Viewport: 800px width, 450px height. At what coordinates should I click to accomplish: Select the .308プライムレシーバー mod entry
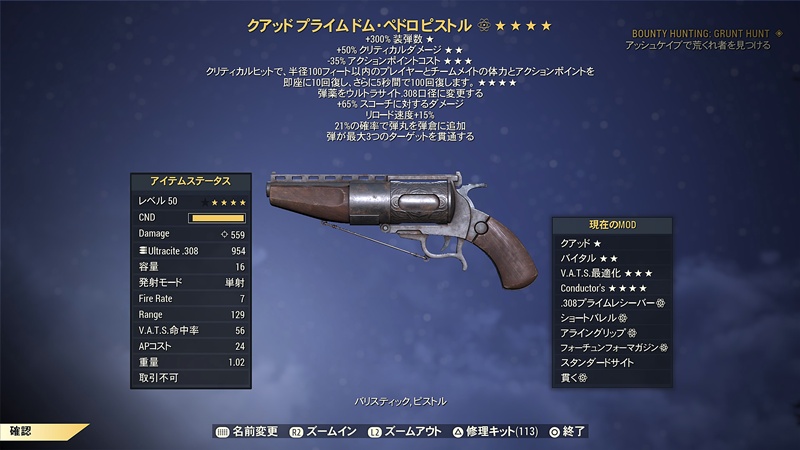coord(611,303)
